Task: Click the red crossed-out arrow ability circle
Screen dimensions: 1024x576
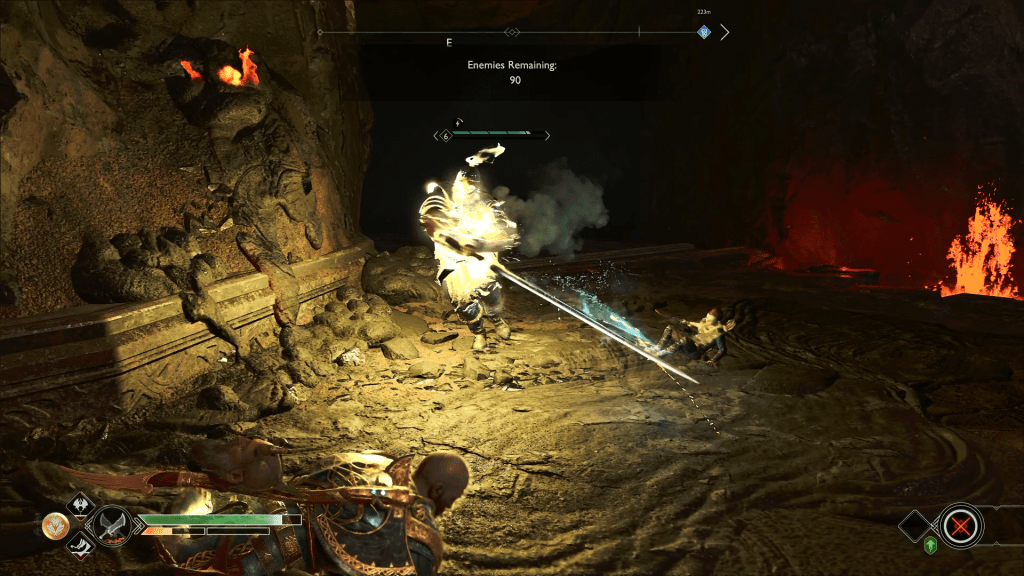Action: 961,524
